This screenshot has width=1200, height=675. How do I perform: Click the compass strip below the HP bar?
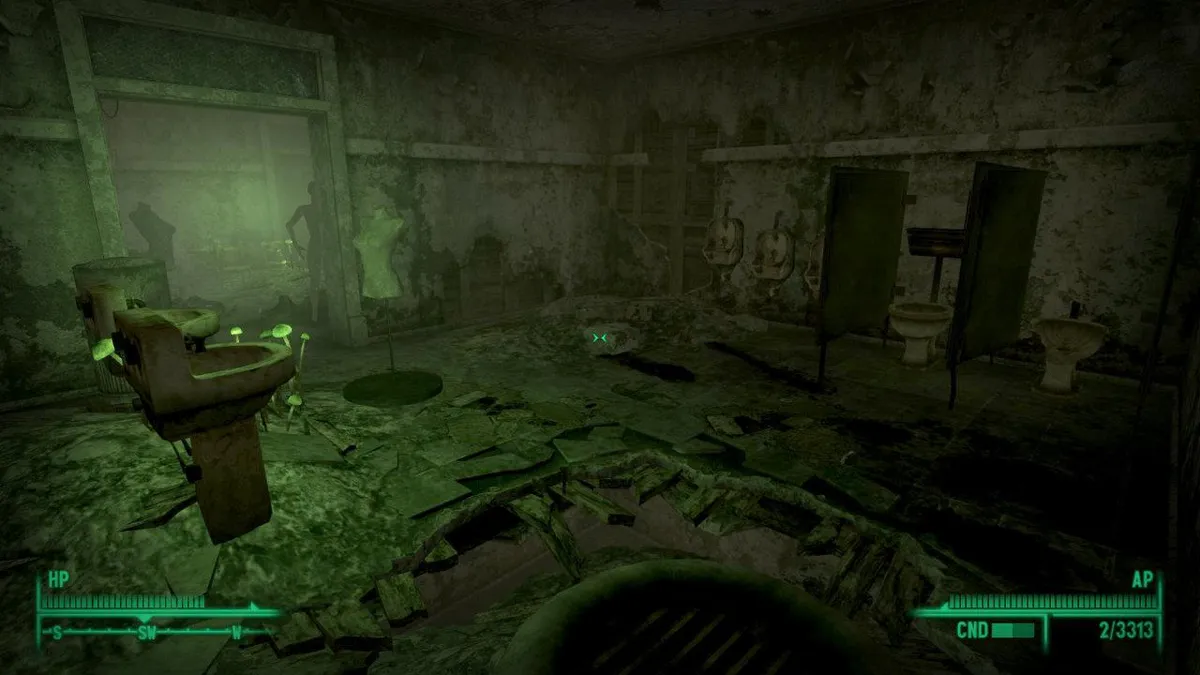(150, 632)
